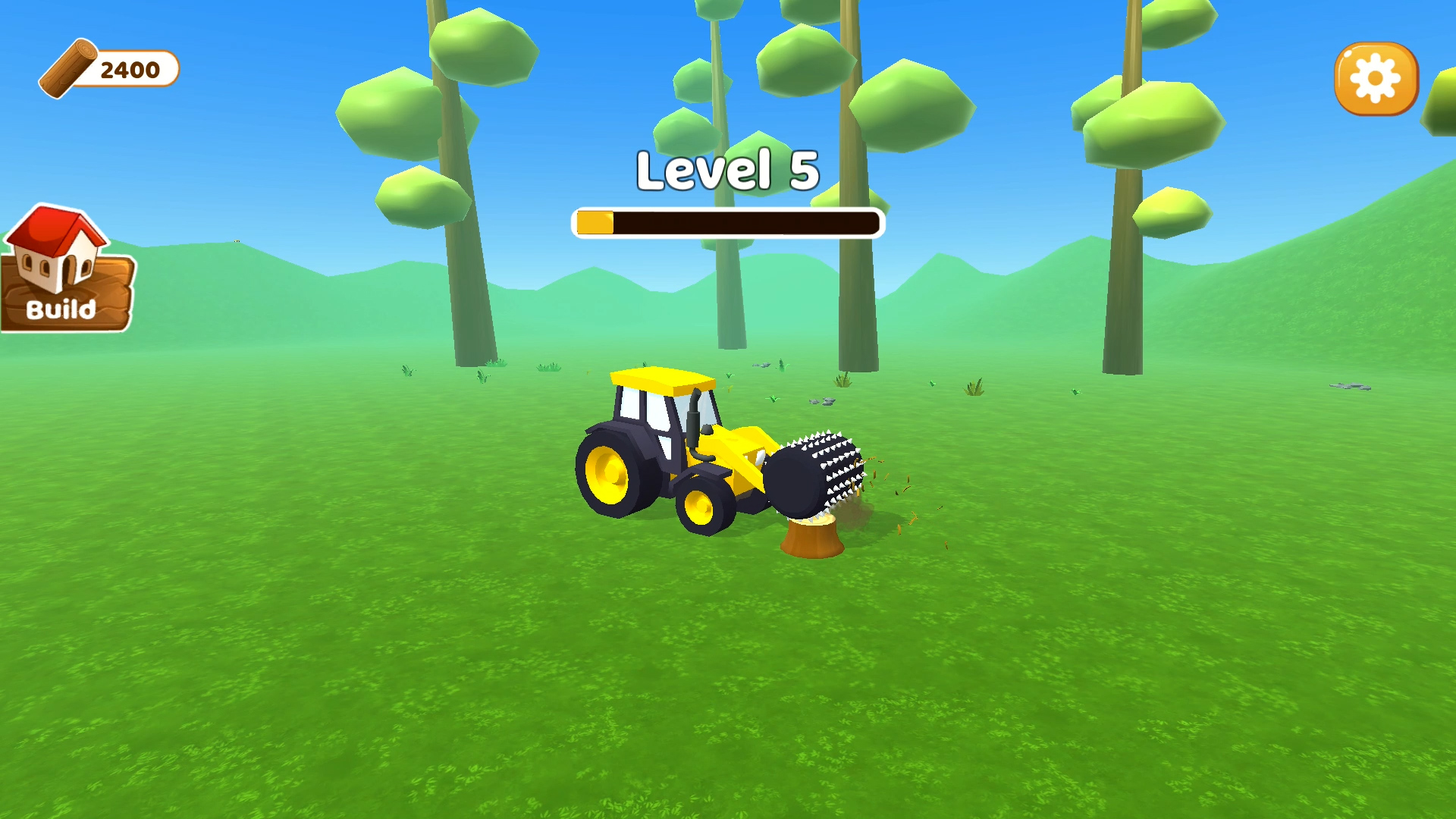Viewport: 1456px width, 819px height.
Task: Select the Level 5 header
Action: 728,171
